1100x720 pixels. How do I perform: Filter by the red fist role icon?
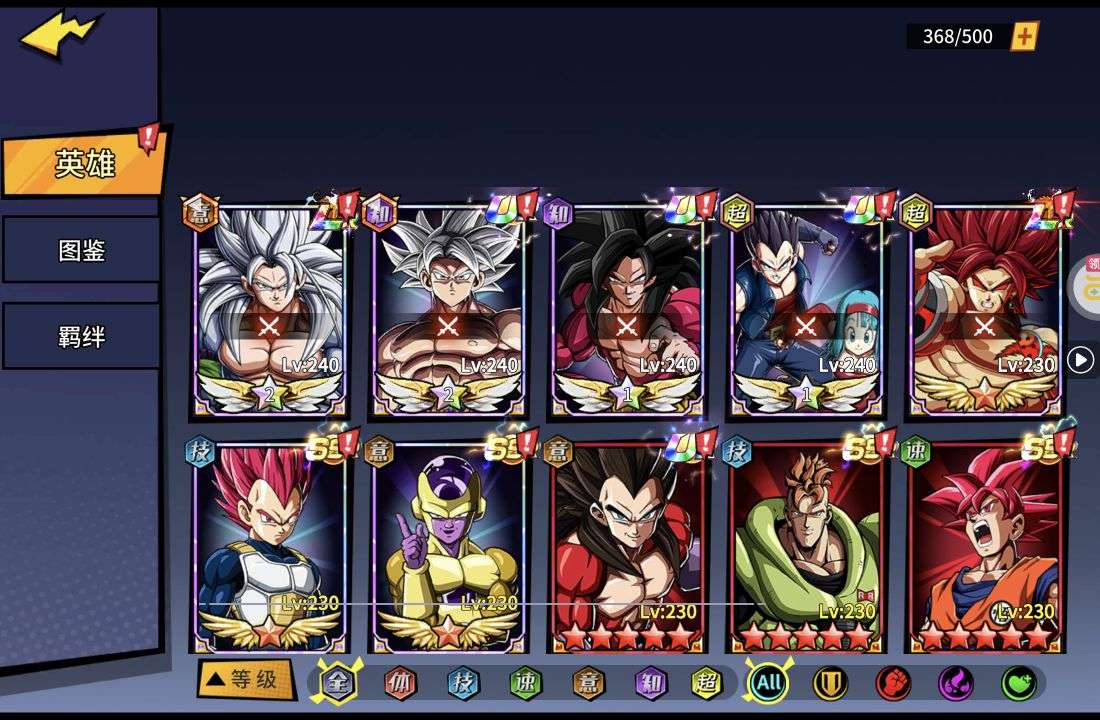pyautogui.click(x=893, y=683)
